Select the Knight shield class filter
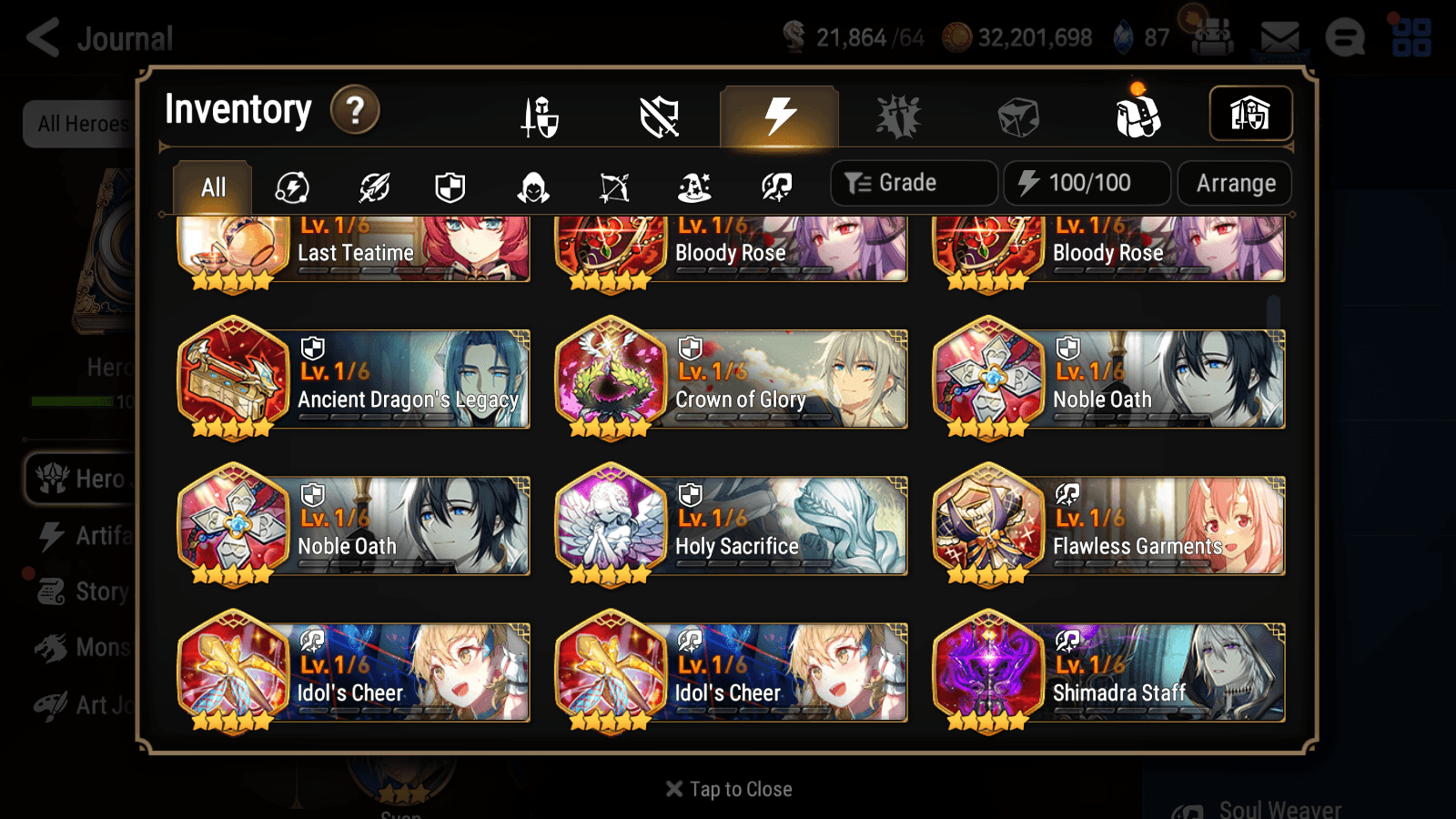1456x819 pixels. point(450,187)
